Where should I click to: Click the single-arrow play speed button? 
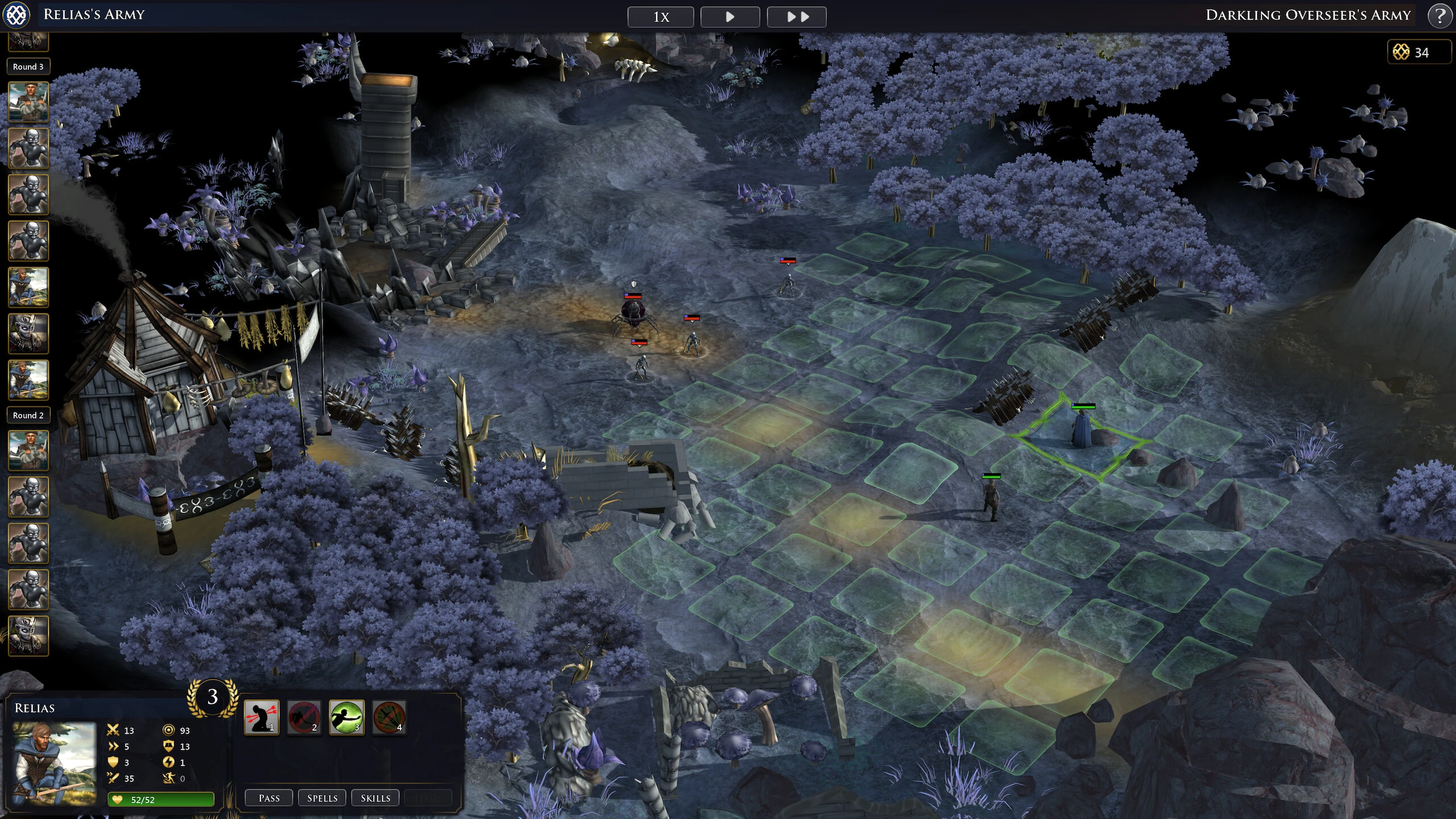pos(730,17)
